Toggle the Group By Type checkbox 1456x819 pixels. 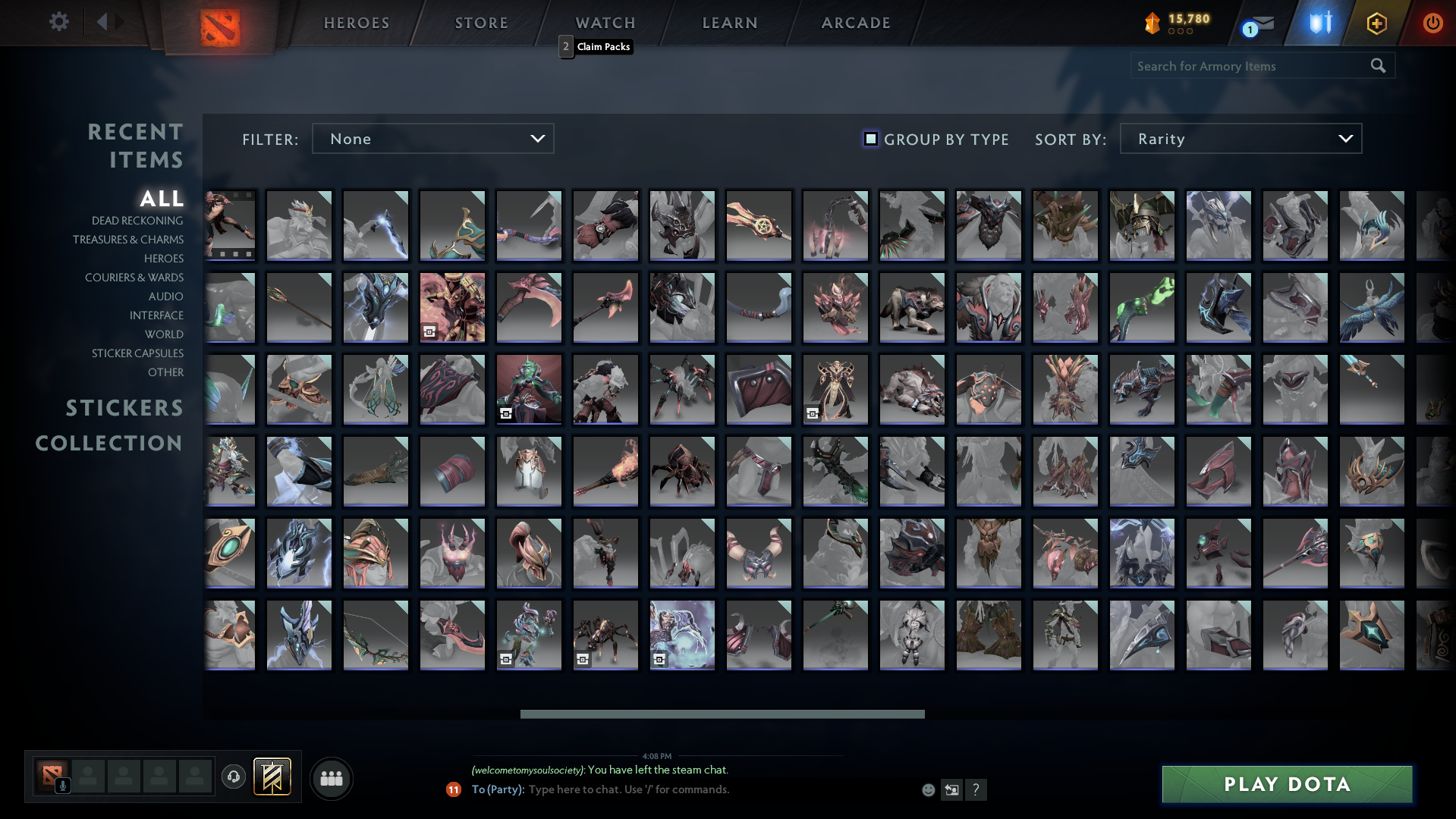point(870,139)
